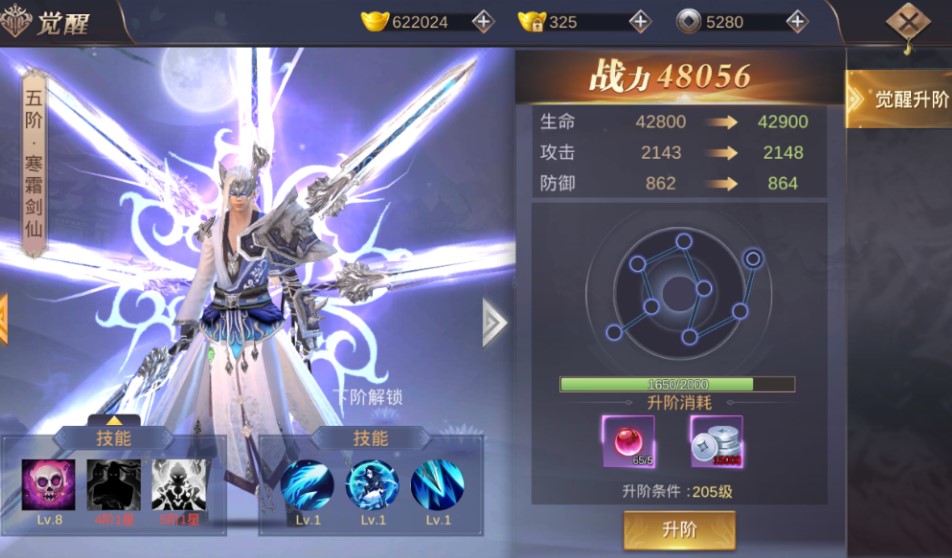This screenshot has height=558, width=952.
Task: View the red orb upgrade material
Action: (628, 441)
